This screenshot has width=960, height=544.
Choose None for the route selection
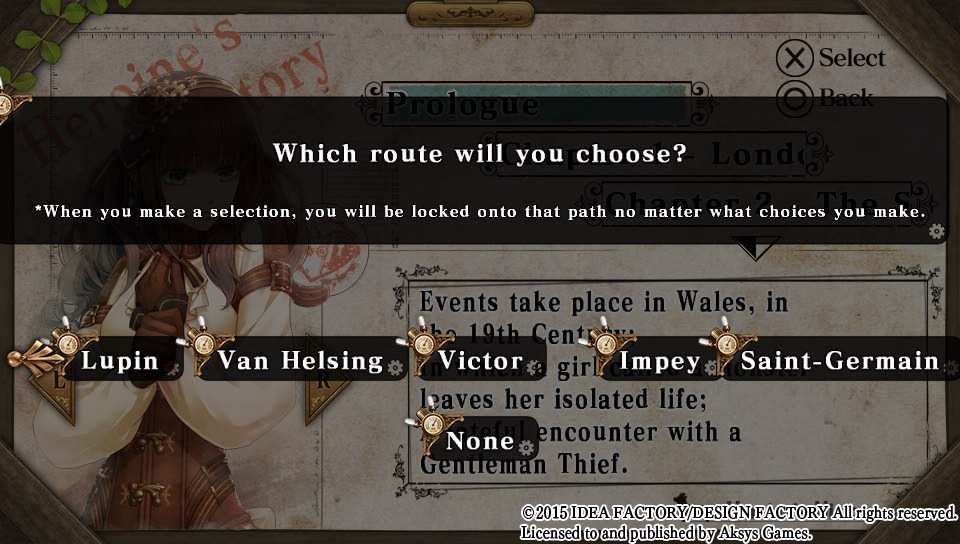pyautogui.click(x=479, y=441)
